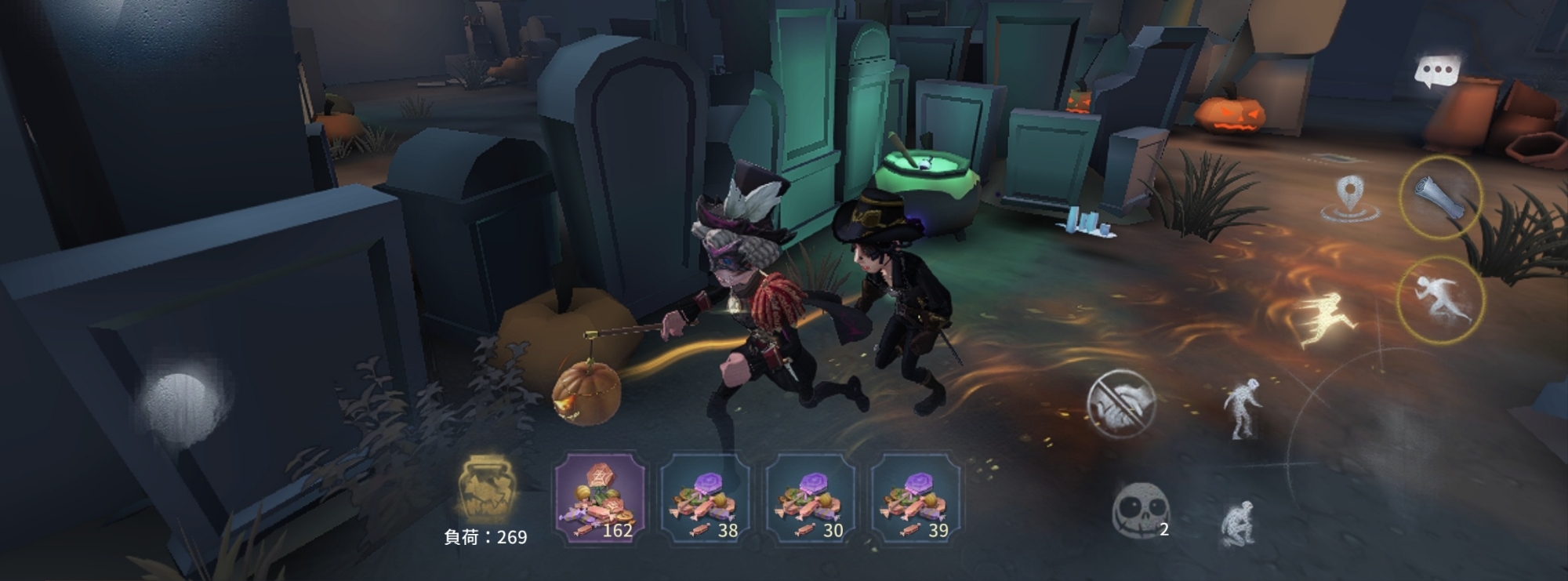Choose the candy pile slot with 30
The image size is (1568, 581).
(x=811, y=499)
